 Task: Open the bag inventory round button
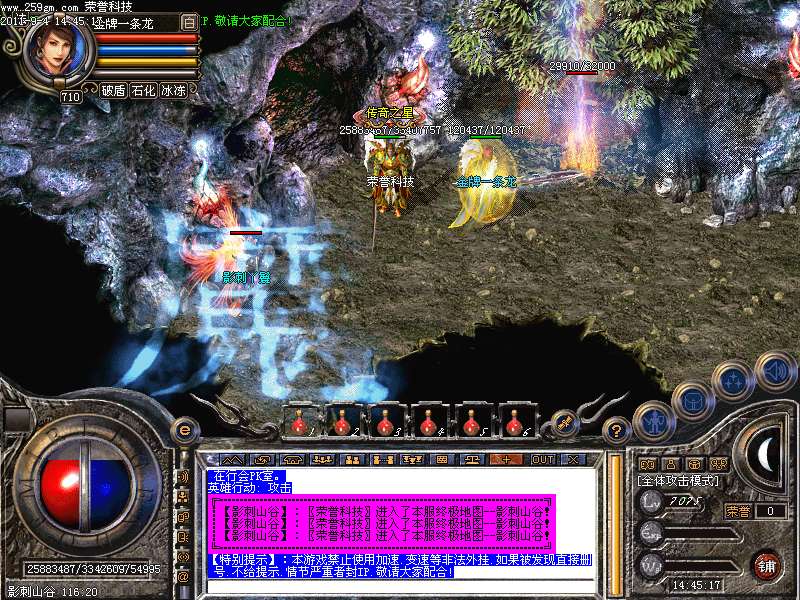coord(692,400)
